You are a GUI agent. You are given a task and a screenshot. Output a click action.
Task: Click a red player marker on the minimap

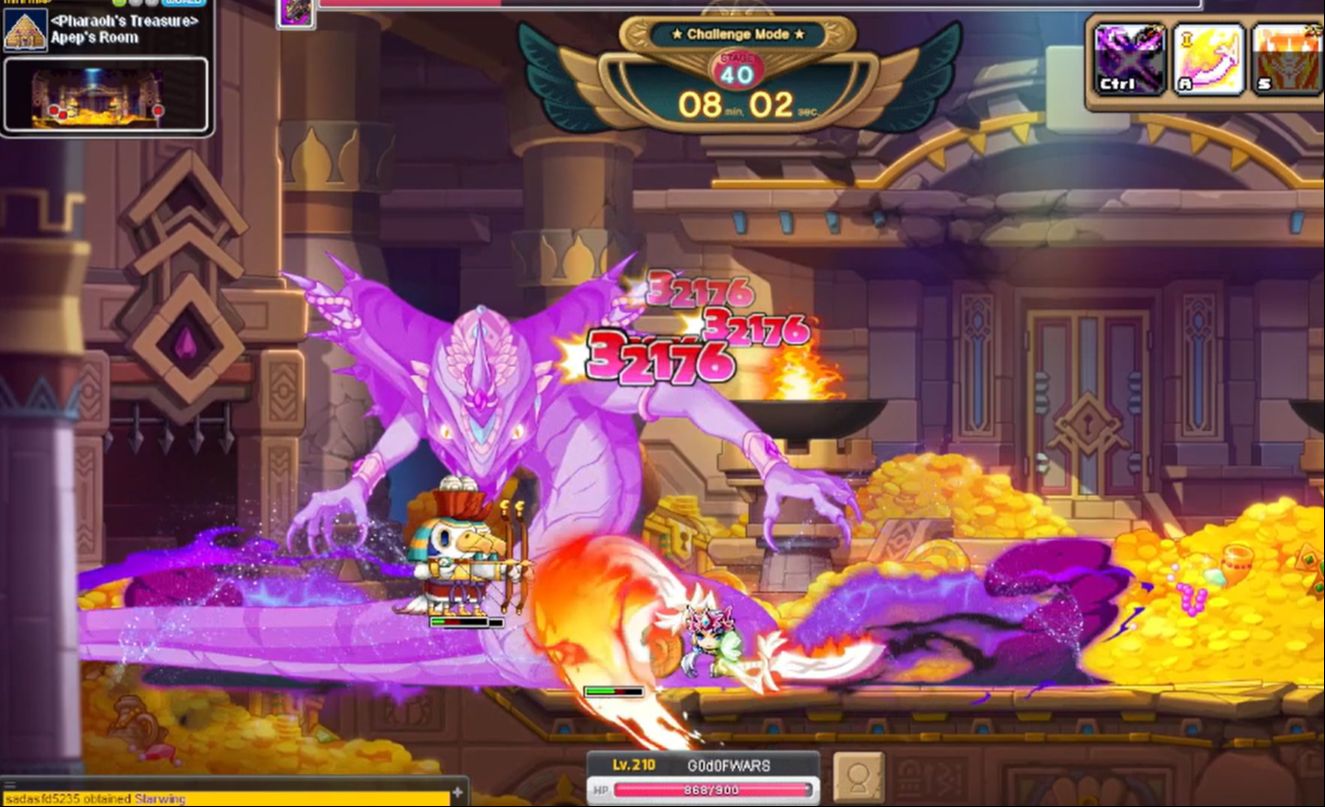(x=55, y=110)
